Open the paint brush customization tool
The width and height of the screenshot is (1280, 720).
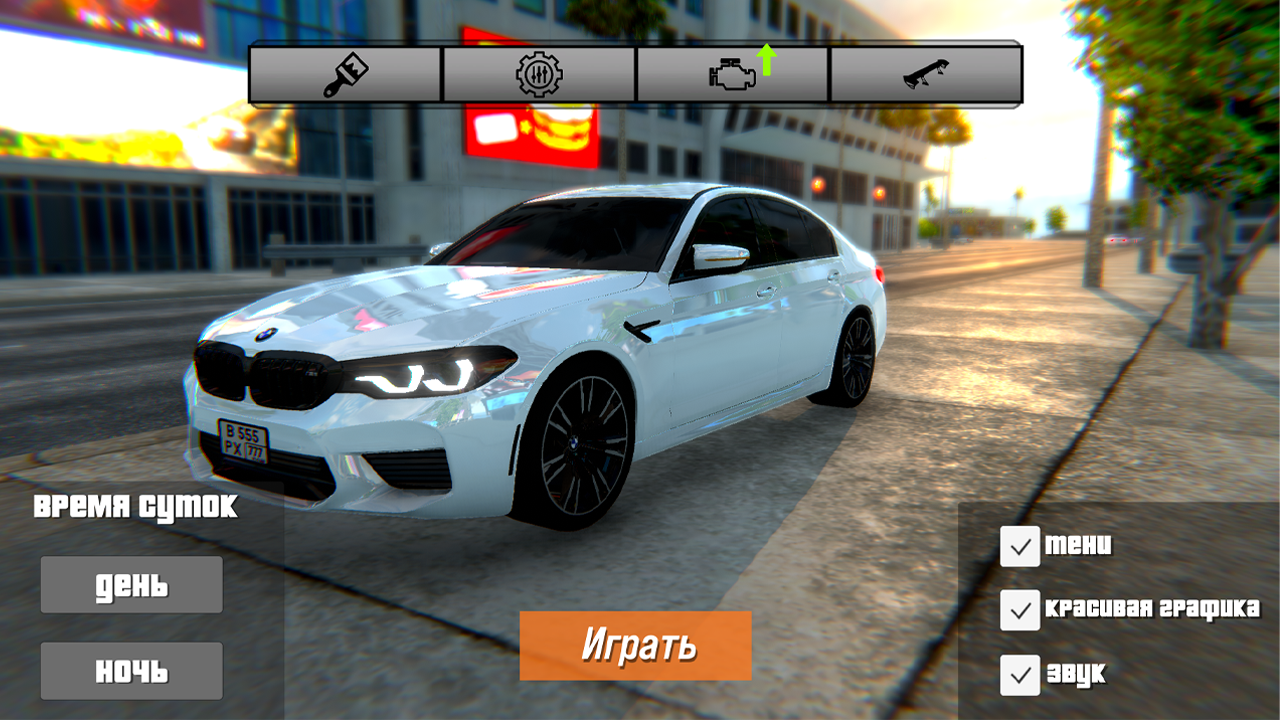(x=344, y=72)
